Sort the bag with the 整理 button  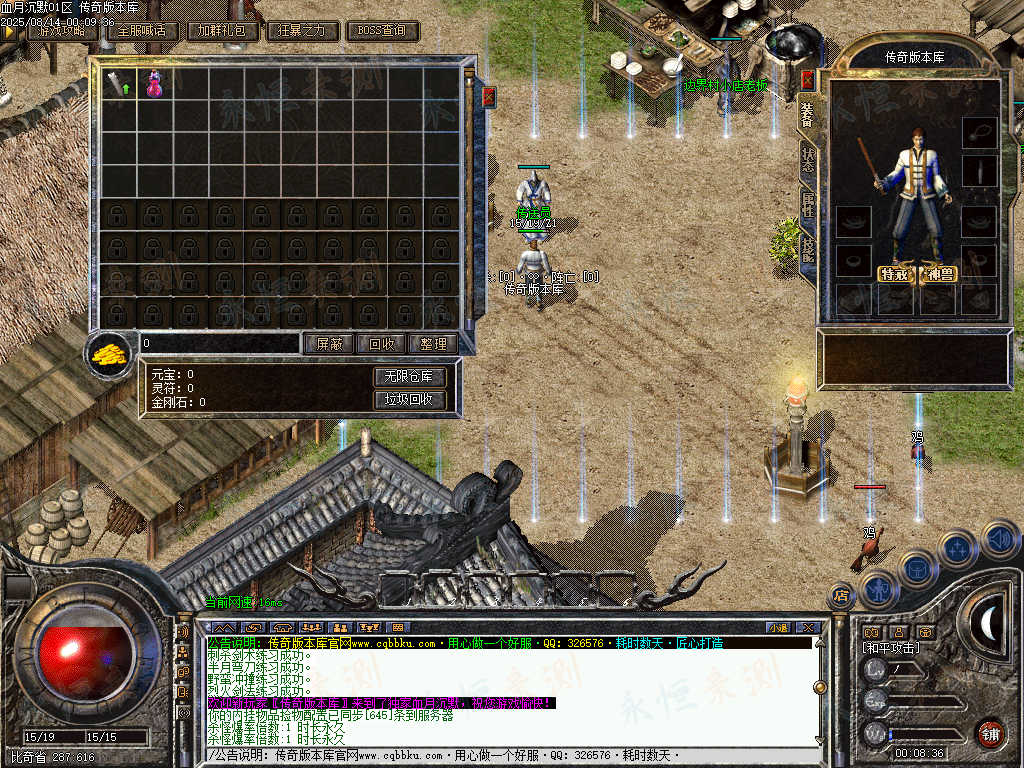[x=433, y=343]
